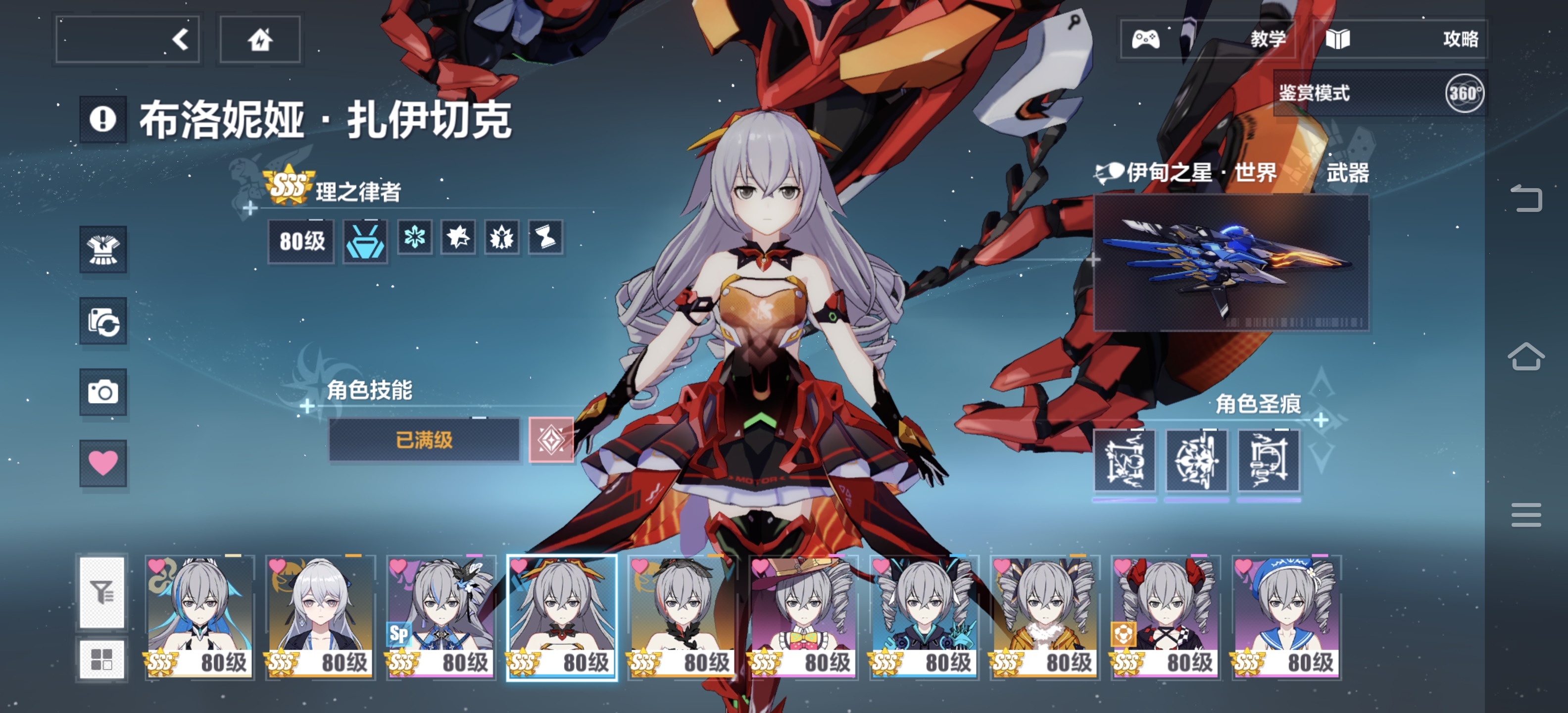1568x713 pixels.
Task: Click the 80级 character level badge
Action: click(x=301, y=241)
